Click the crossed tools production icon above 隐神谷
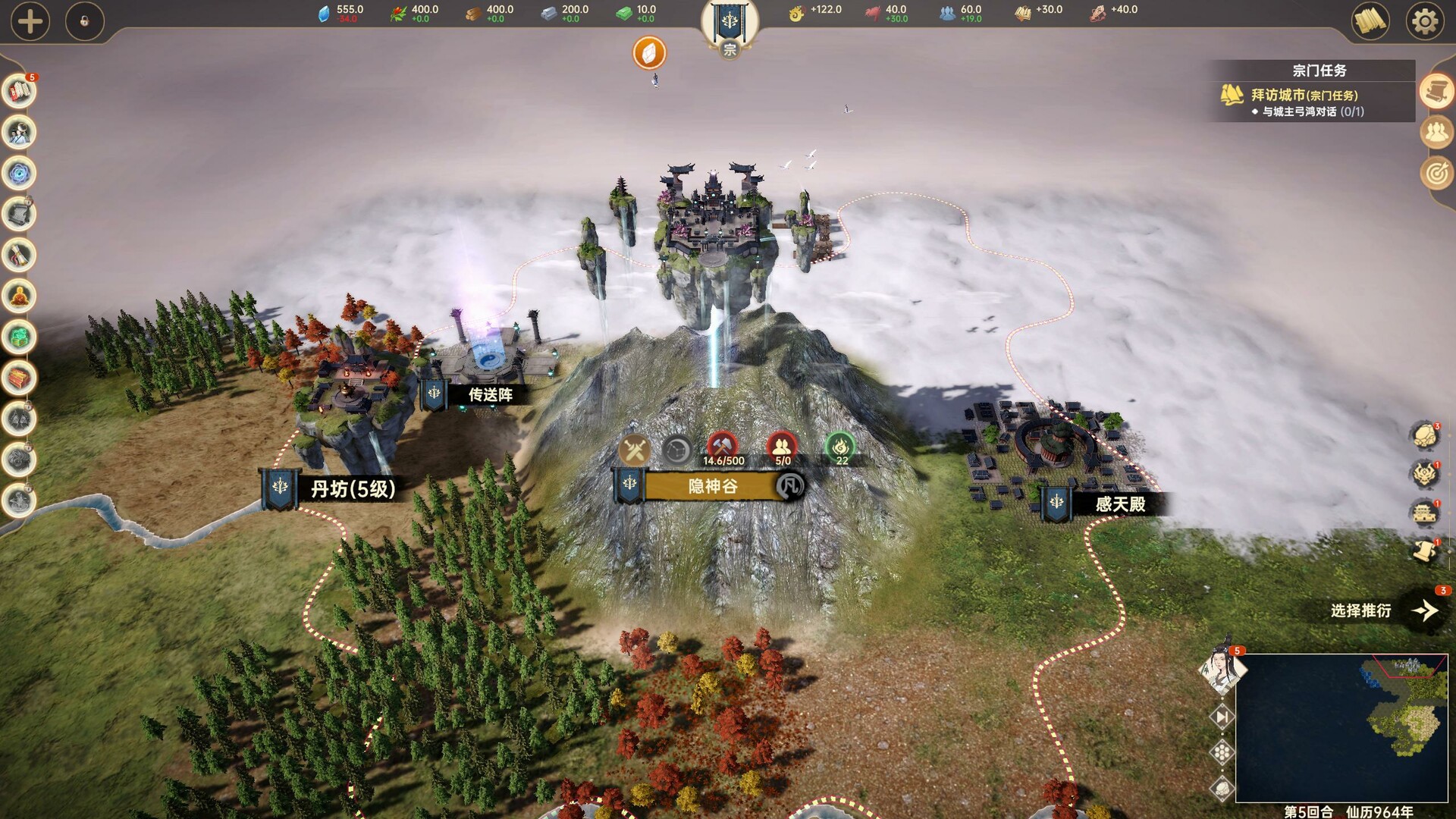 click(x=634, y=450)
